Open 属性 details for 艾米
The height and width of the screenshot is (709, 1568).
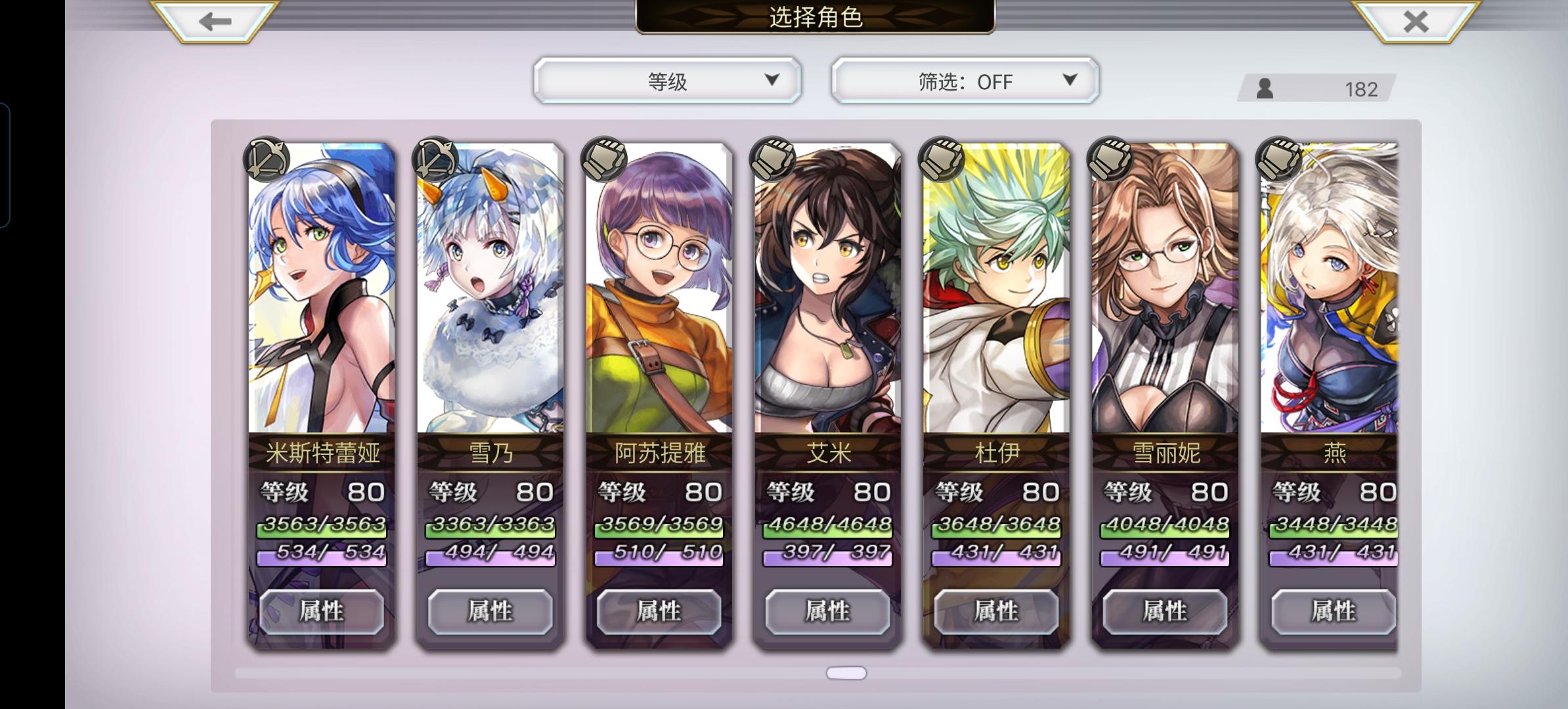coord(827,611)
